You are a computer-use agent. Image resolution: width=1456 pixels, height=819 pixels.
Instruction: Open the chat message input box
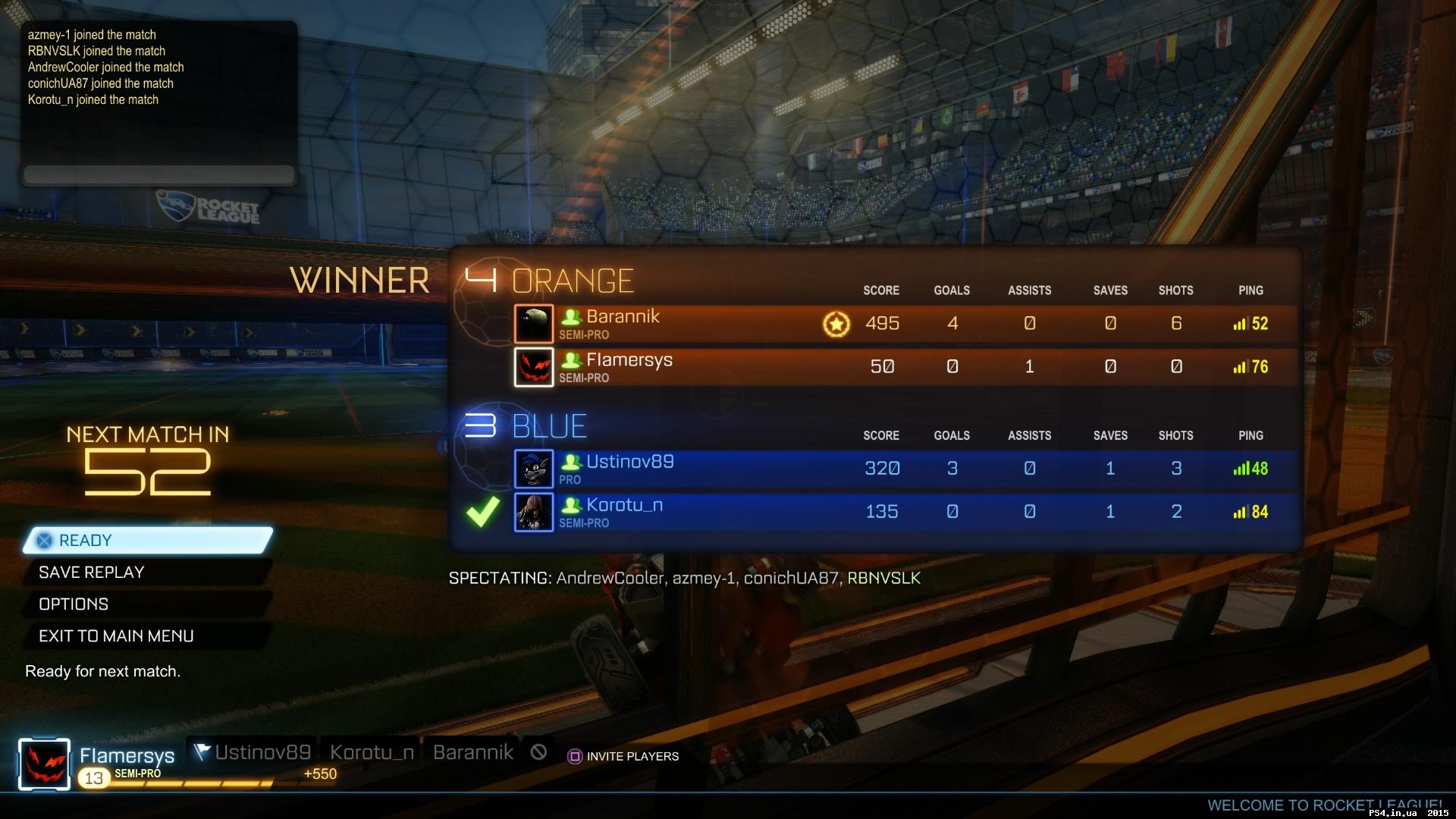click(158, 174)
